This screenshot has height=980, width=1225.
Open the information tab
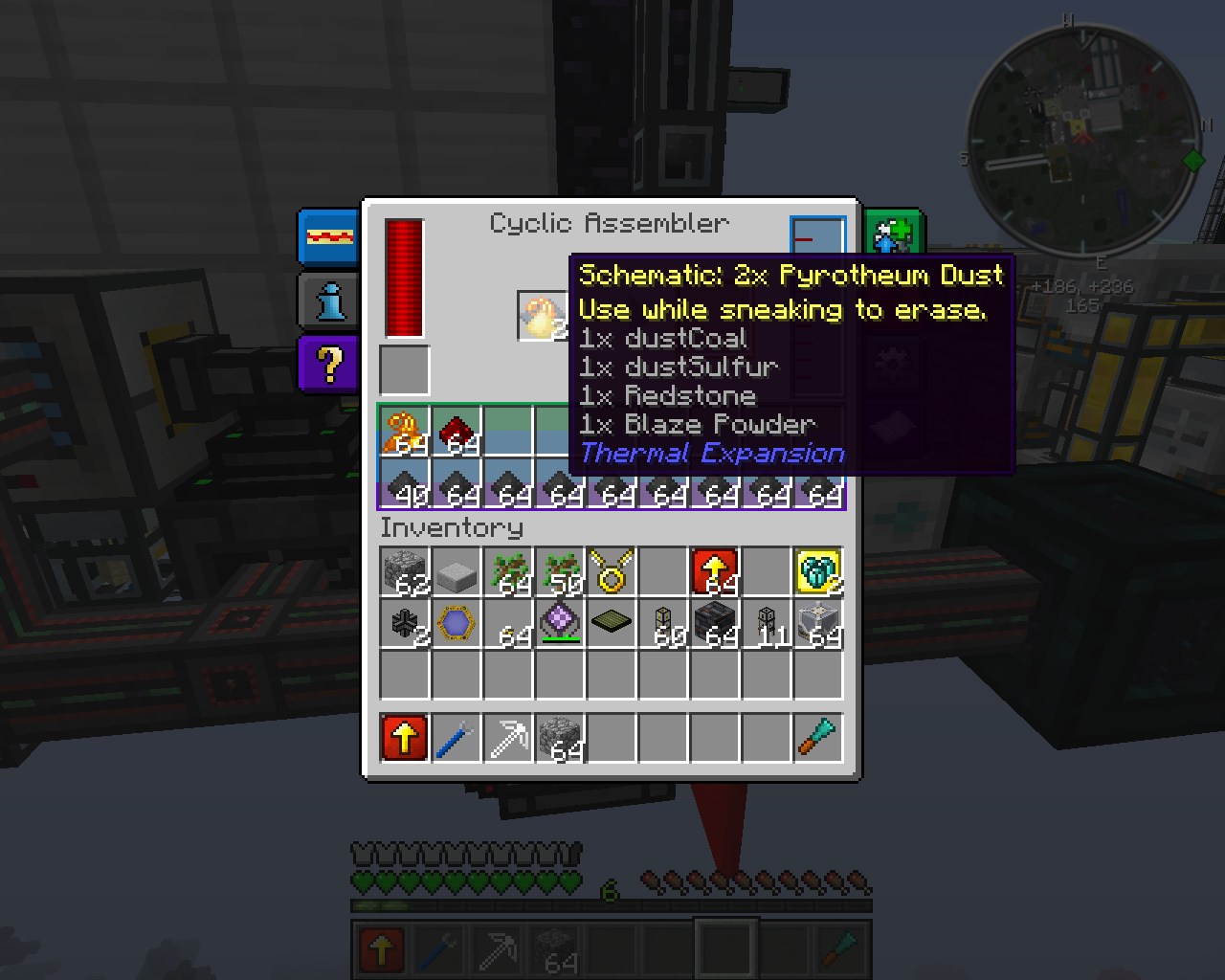(328, 301)
